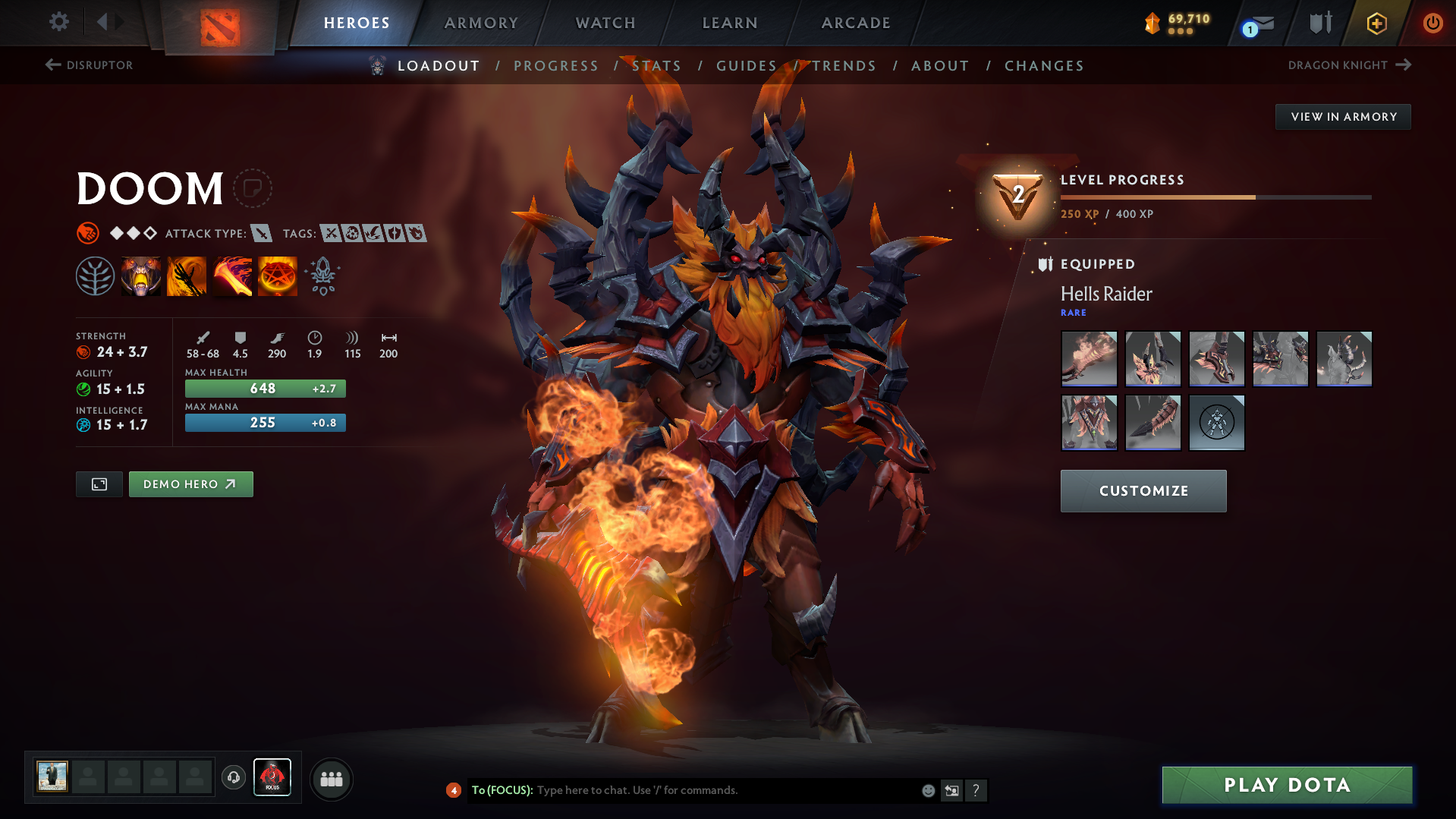Open the talent tree icon for Doom
Screen dimensions: 1456x819
[x=96, y=275]
